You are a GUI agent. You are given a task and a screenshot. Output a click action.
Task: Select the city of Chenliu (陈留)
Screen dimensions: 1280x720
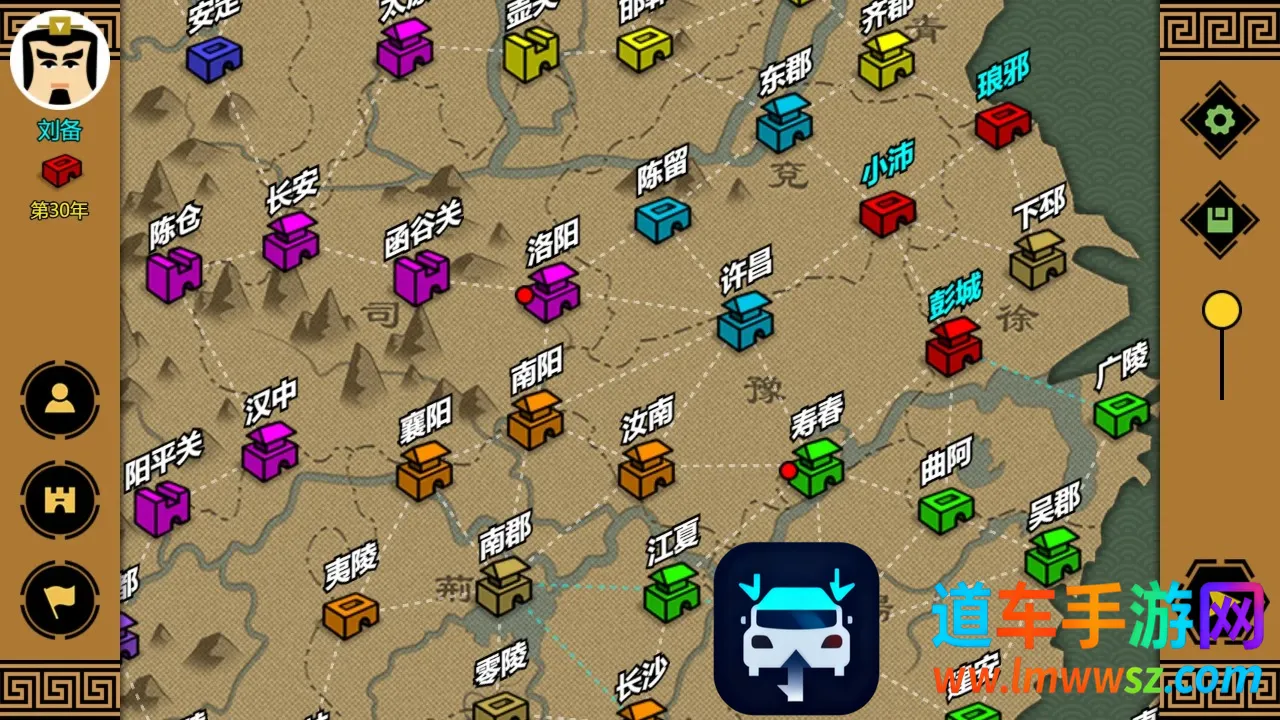pyautogui.click(x=662, y=218)
